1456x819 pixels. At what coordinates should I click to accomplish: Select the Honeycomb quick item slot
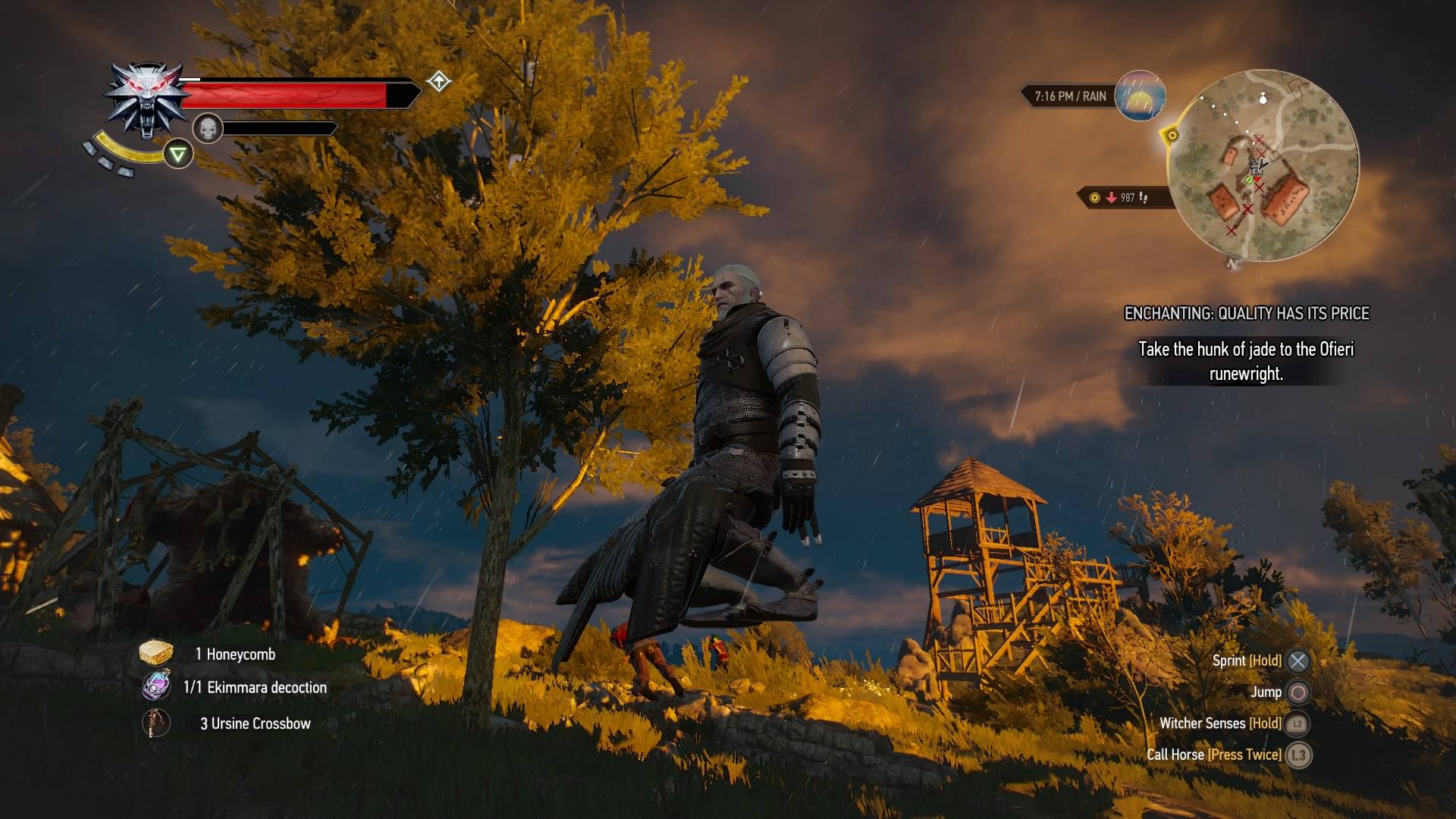(x=156, y=653)
